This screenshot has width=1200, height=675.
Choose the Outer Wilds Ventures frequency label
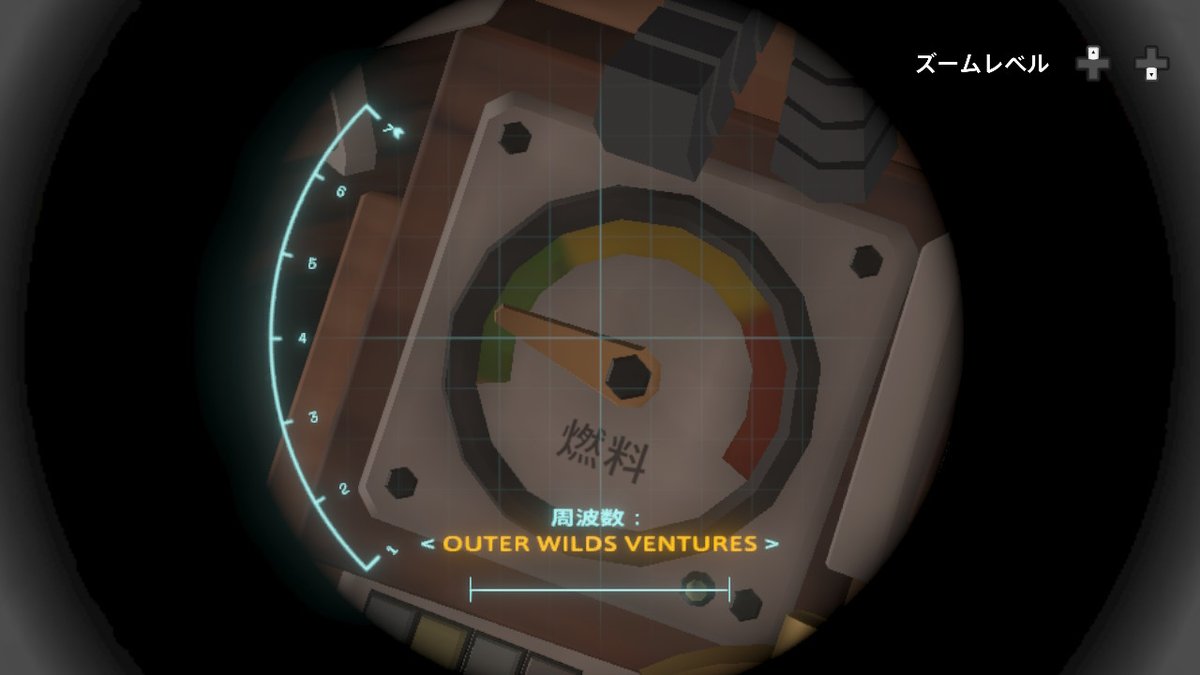(599, 545)
